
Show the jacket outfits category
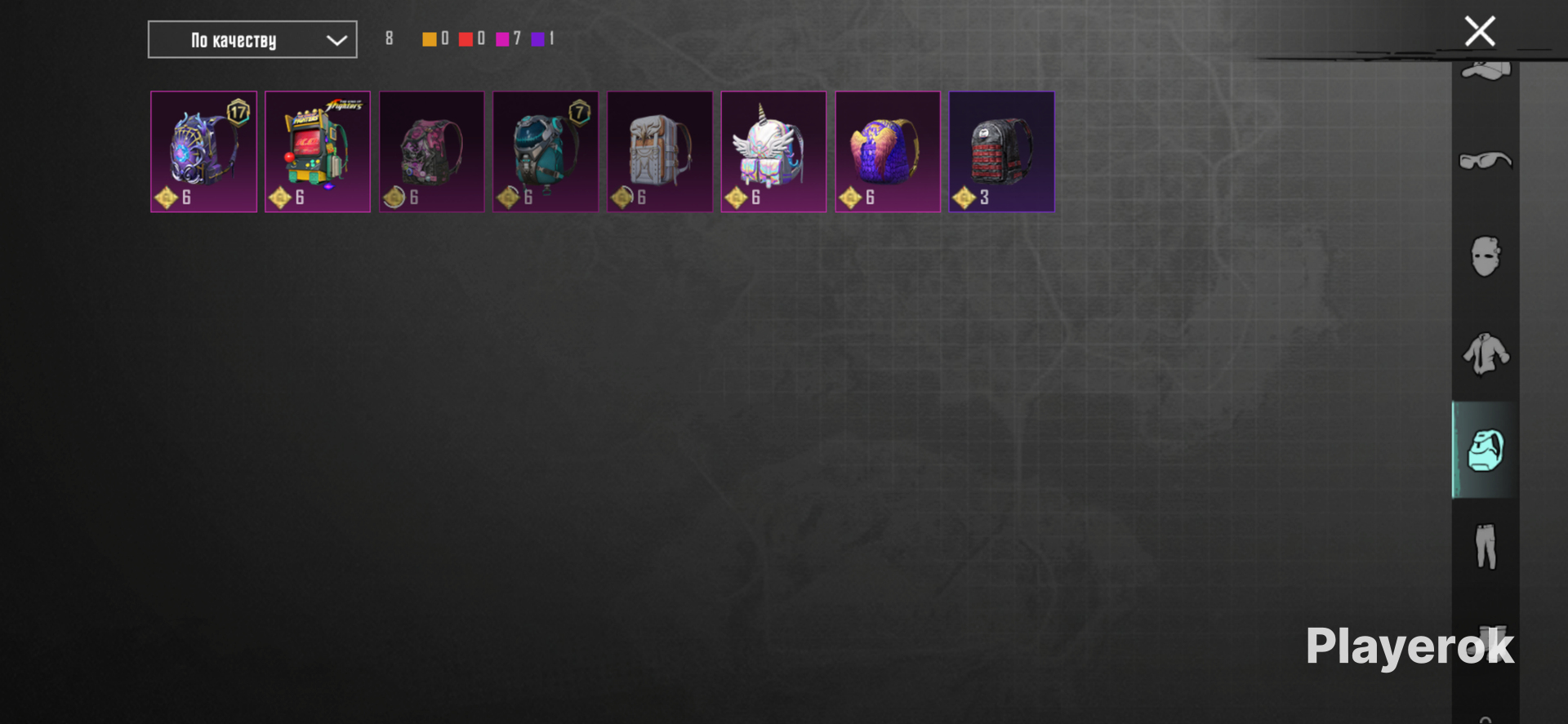click(x=1486, y=353)
